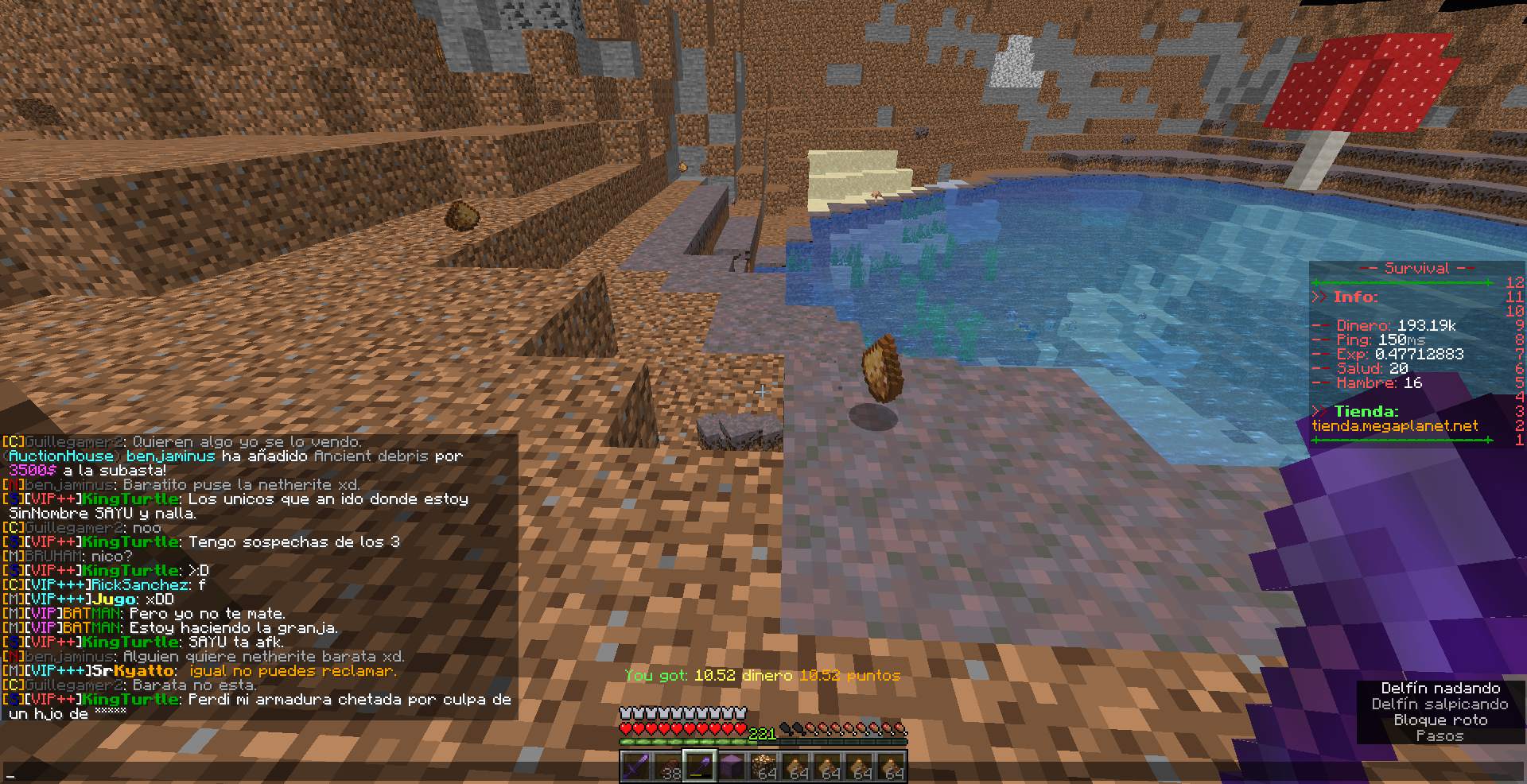
Task: Click RickSanchez's name in the chat
Action: (x=141, y=585)
